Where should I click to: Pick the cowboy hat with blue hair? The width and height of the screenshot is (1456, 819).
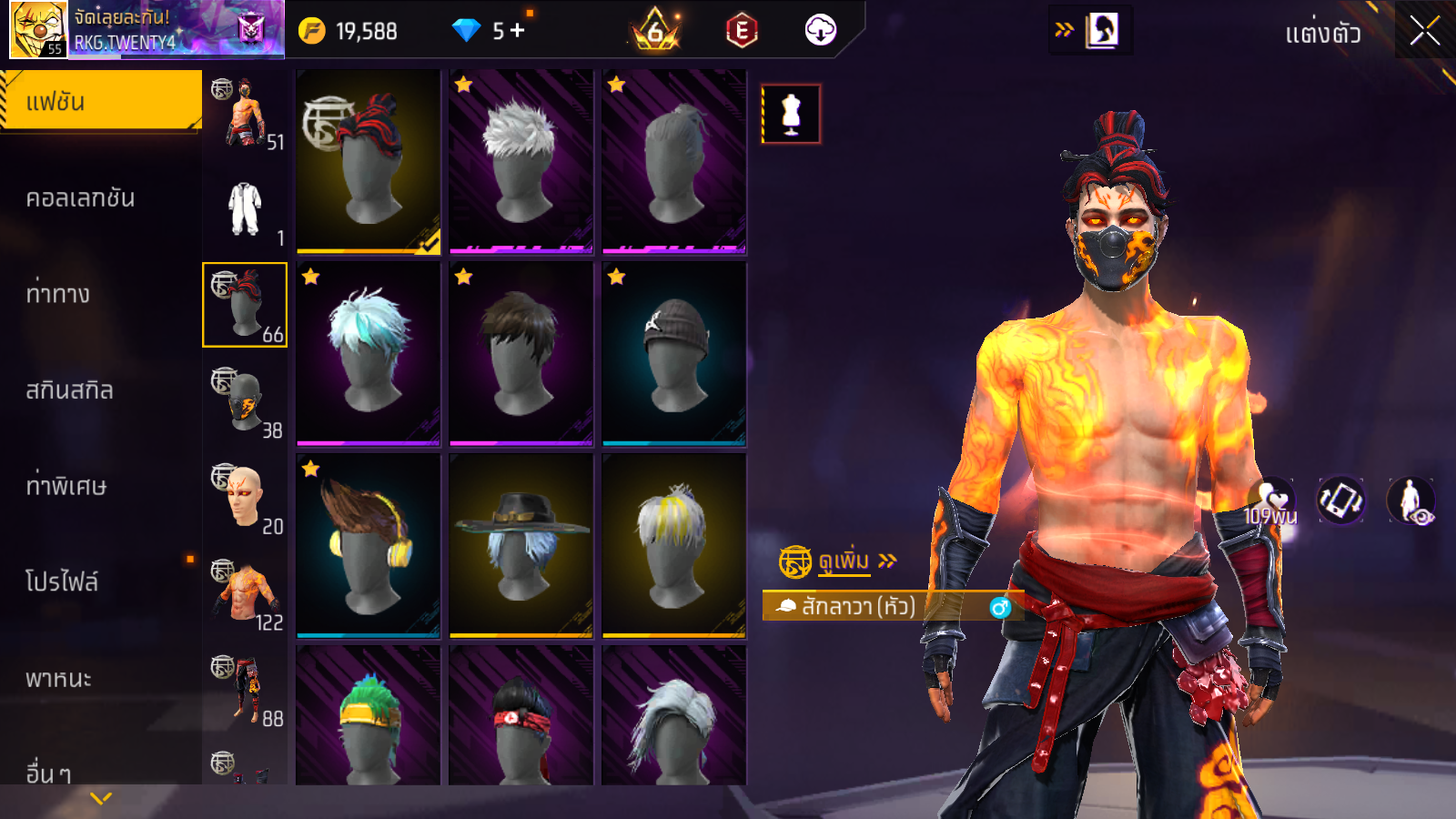tap(521, 546)
